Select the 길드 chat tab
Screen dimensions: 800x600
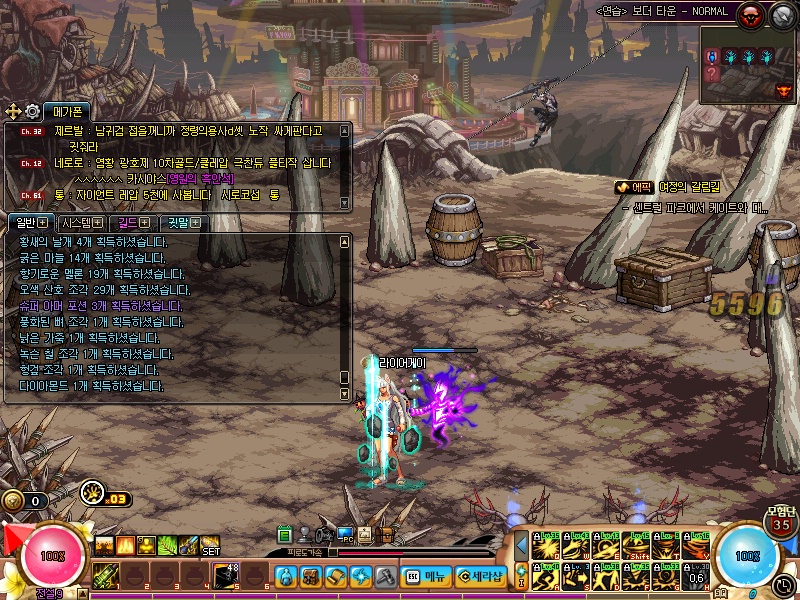click(x=133, y=222)
